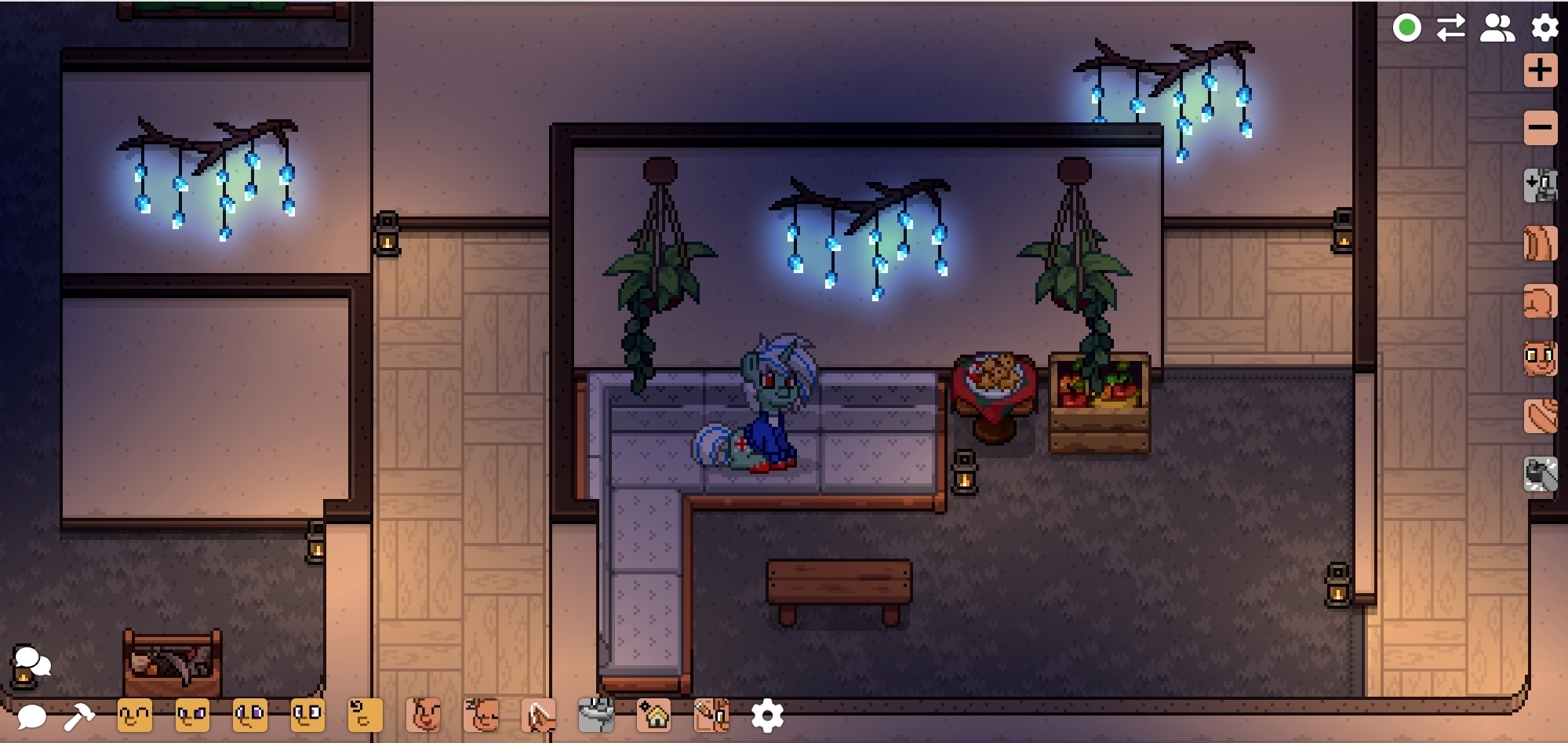Image resolution: width=1568 pixels, height=743 pixels.
Task: Zoom in with the plus button
Action: 1541,71
